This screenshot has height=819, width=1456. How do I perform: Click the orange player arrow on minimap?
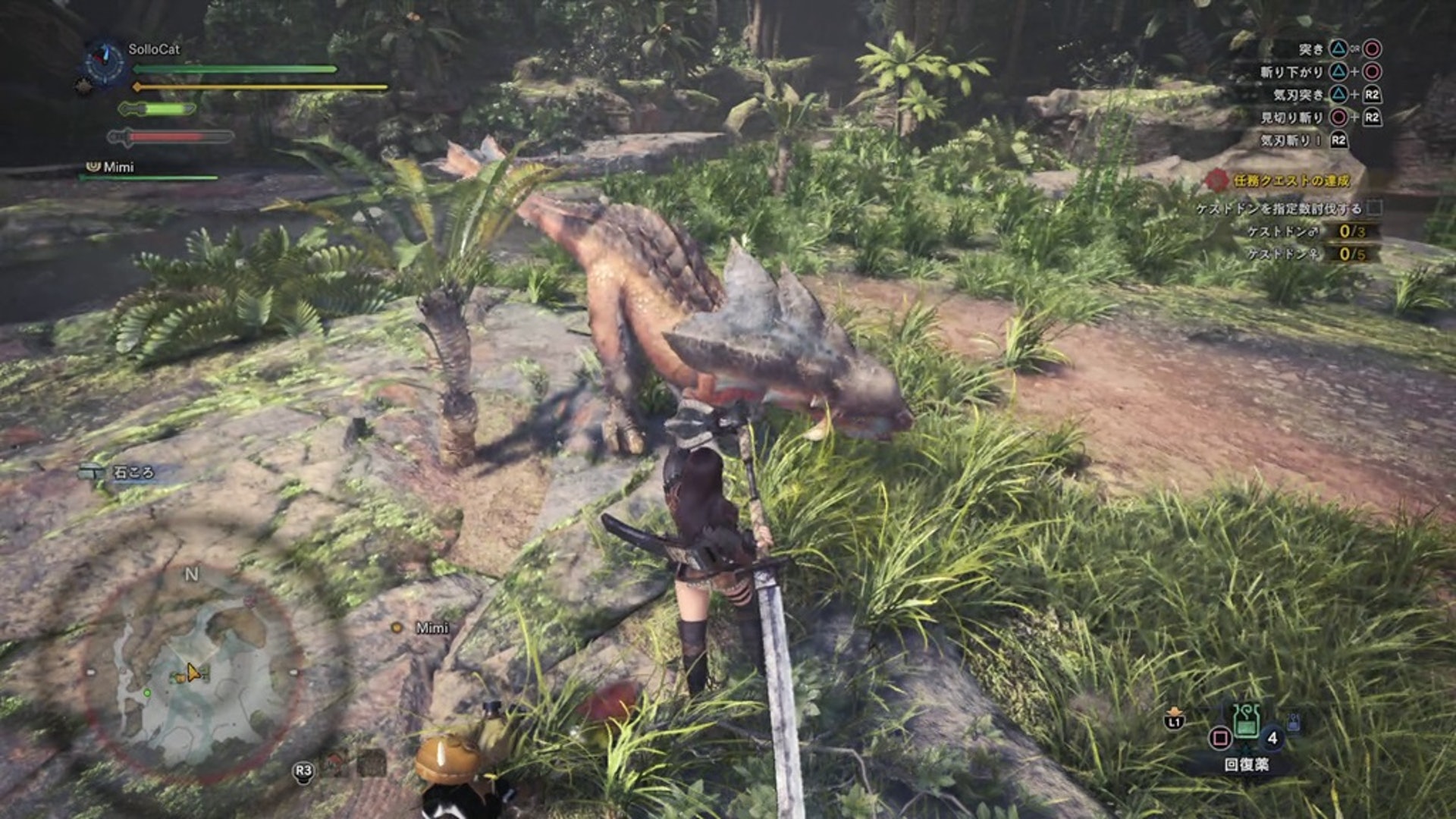click(193, 673)
